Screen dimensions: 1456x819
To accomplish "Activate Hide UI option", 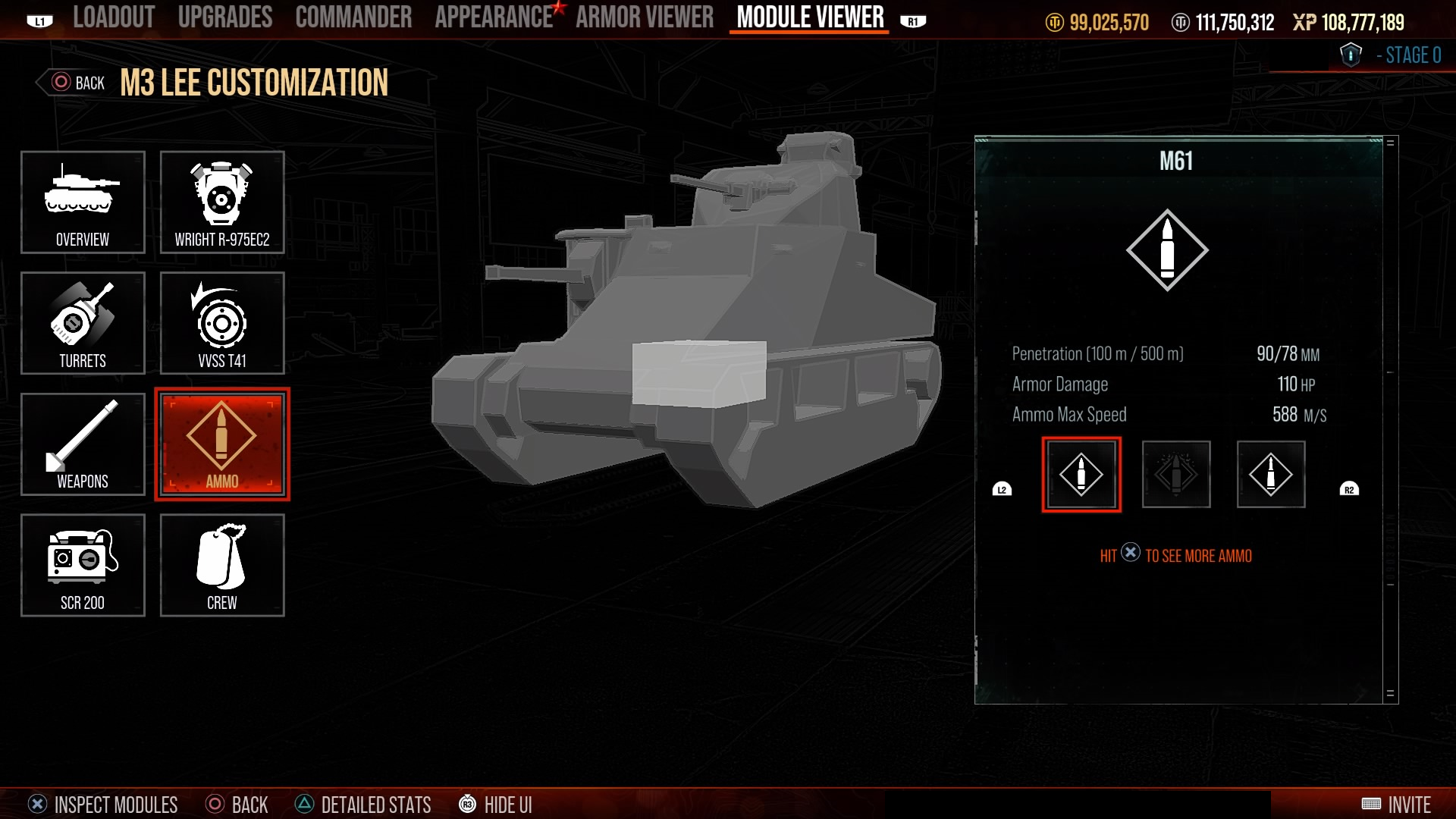I will click(495, 804).
